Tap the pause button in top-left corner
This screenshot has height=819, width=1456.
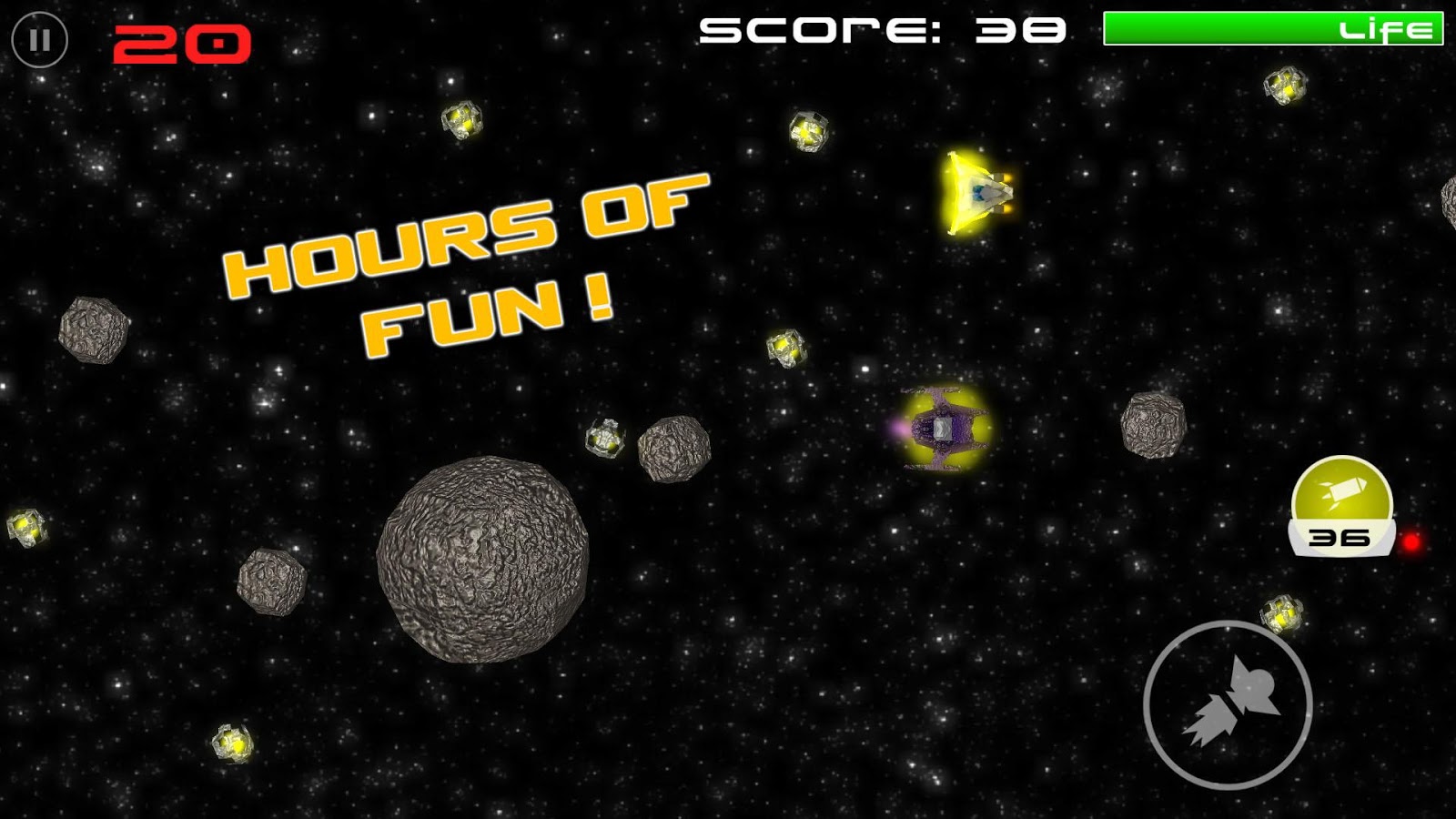point(38,39)
